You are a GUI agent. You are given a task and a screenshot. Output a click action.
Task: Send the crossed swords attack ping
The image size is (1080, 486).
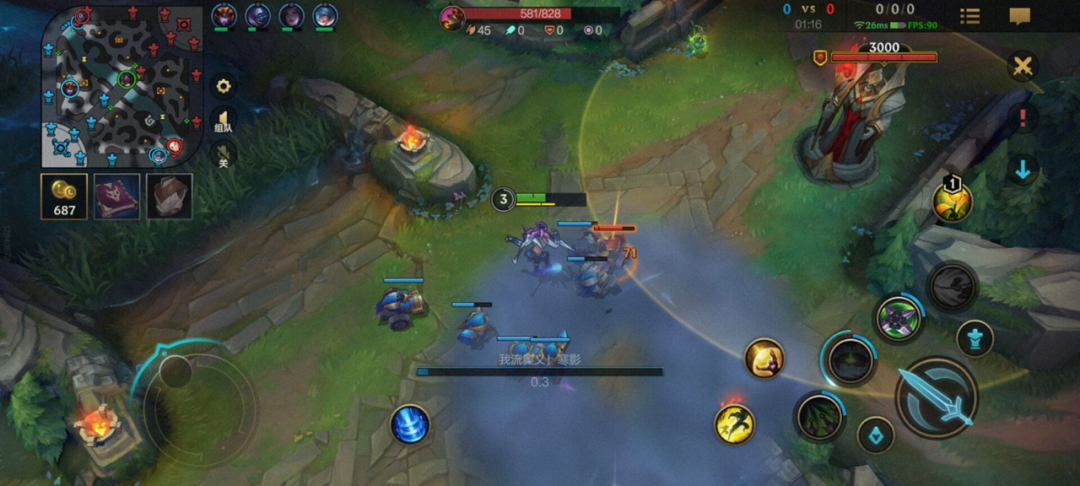[x=1023, y=67]
